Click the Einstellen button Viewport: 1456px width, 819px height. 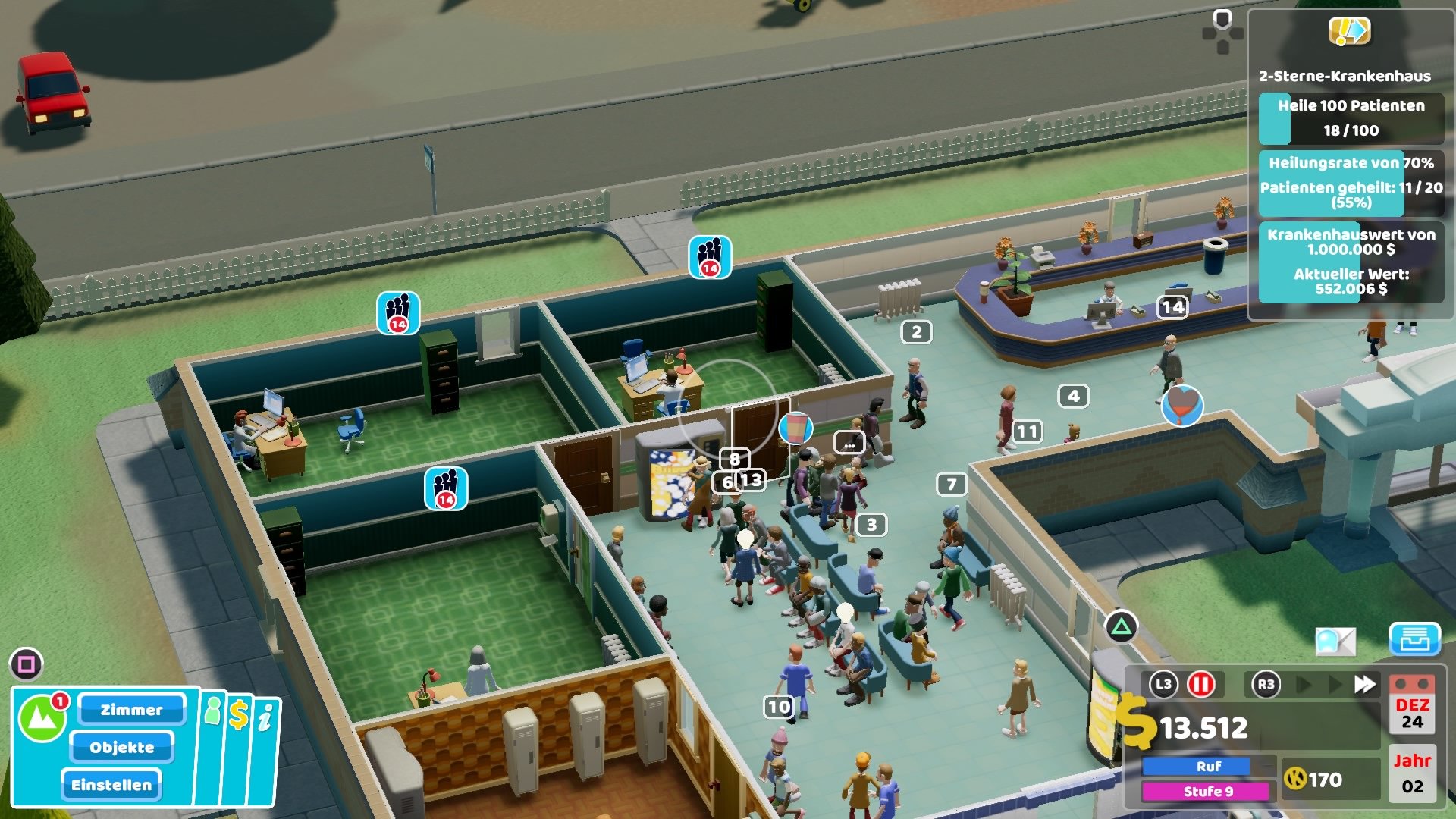point(111,786)
